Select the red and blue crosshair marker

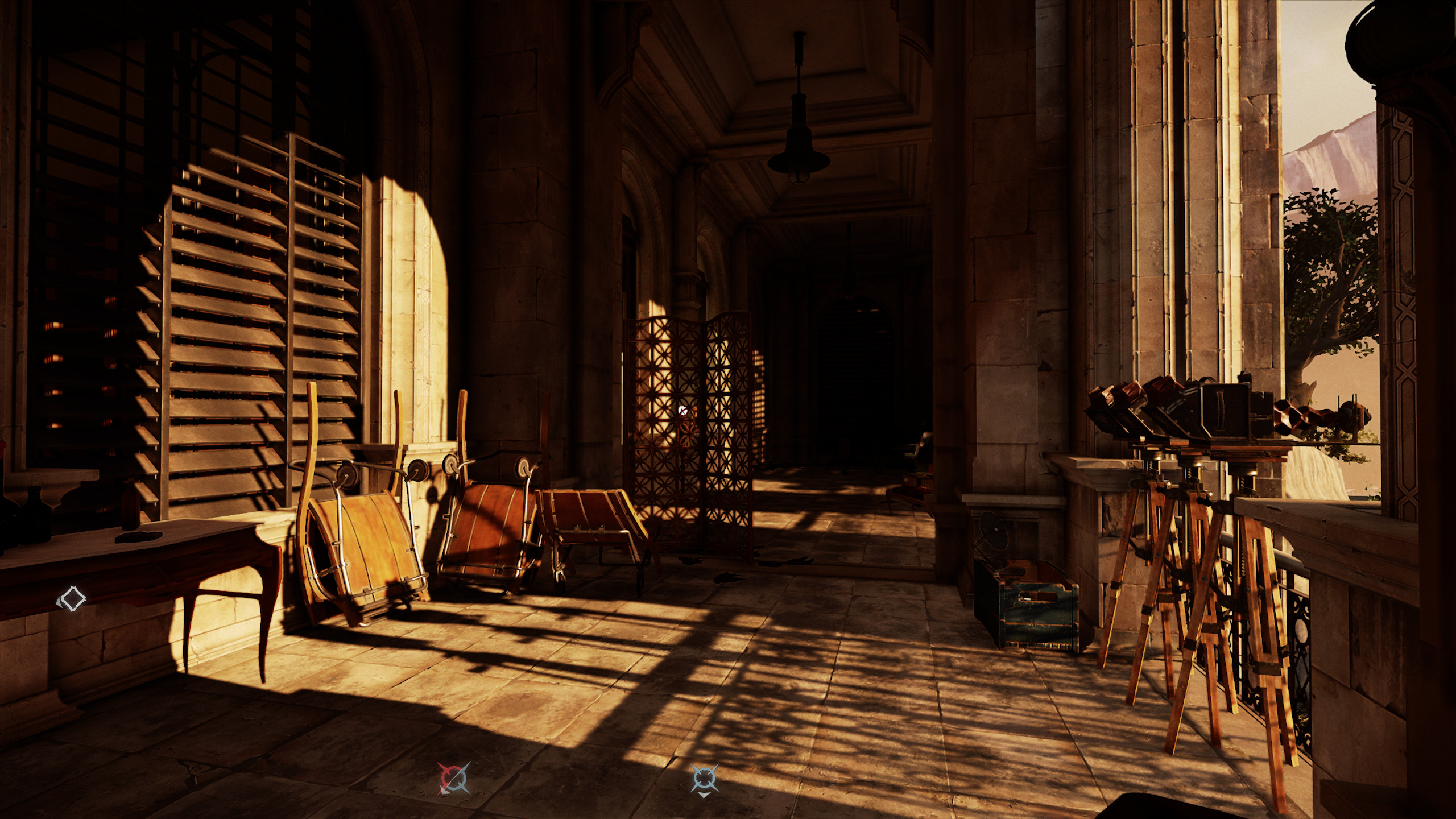point(454,778)
